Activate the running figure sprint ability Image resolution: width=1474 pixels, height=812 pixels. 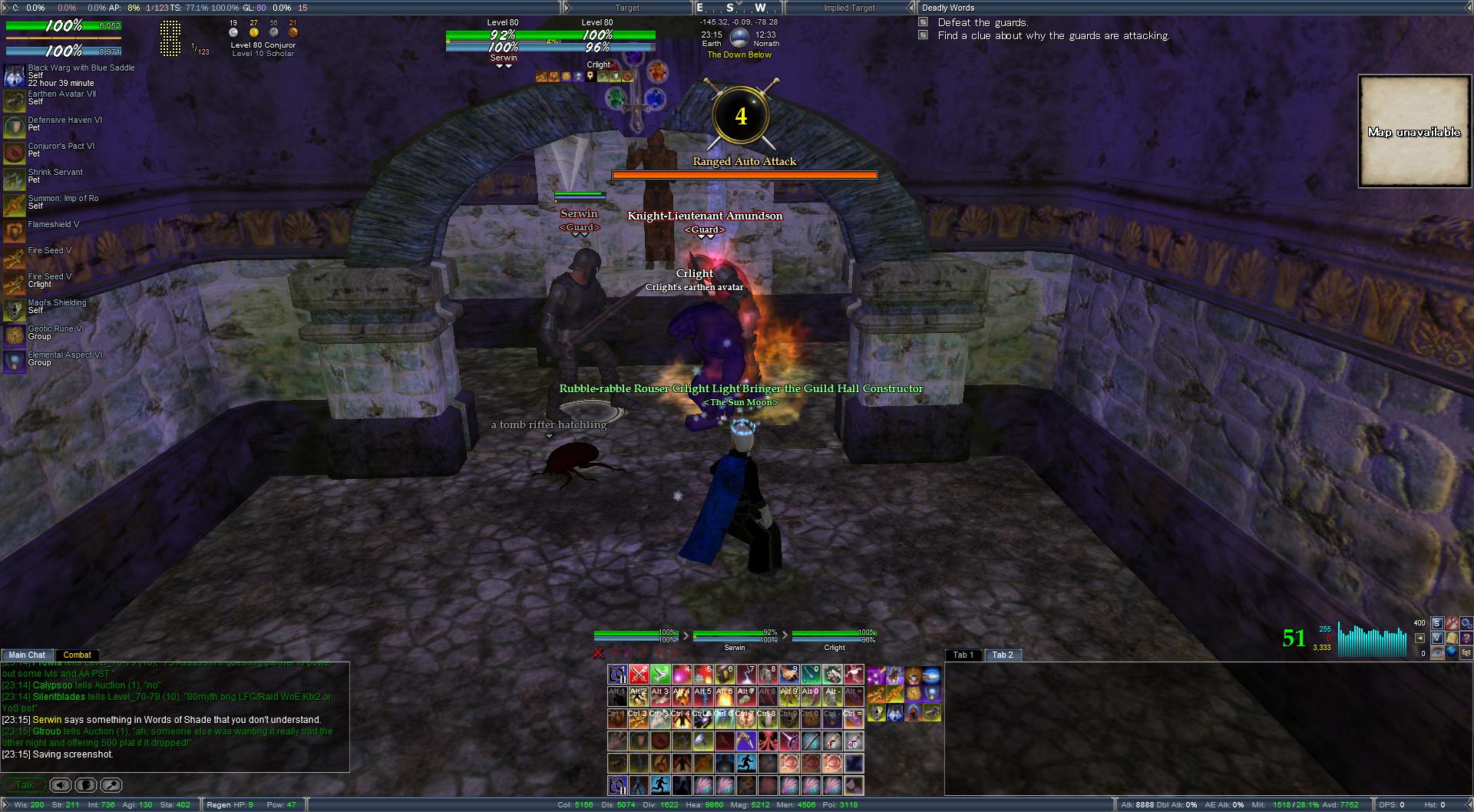tap(746, 763)
